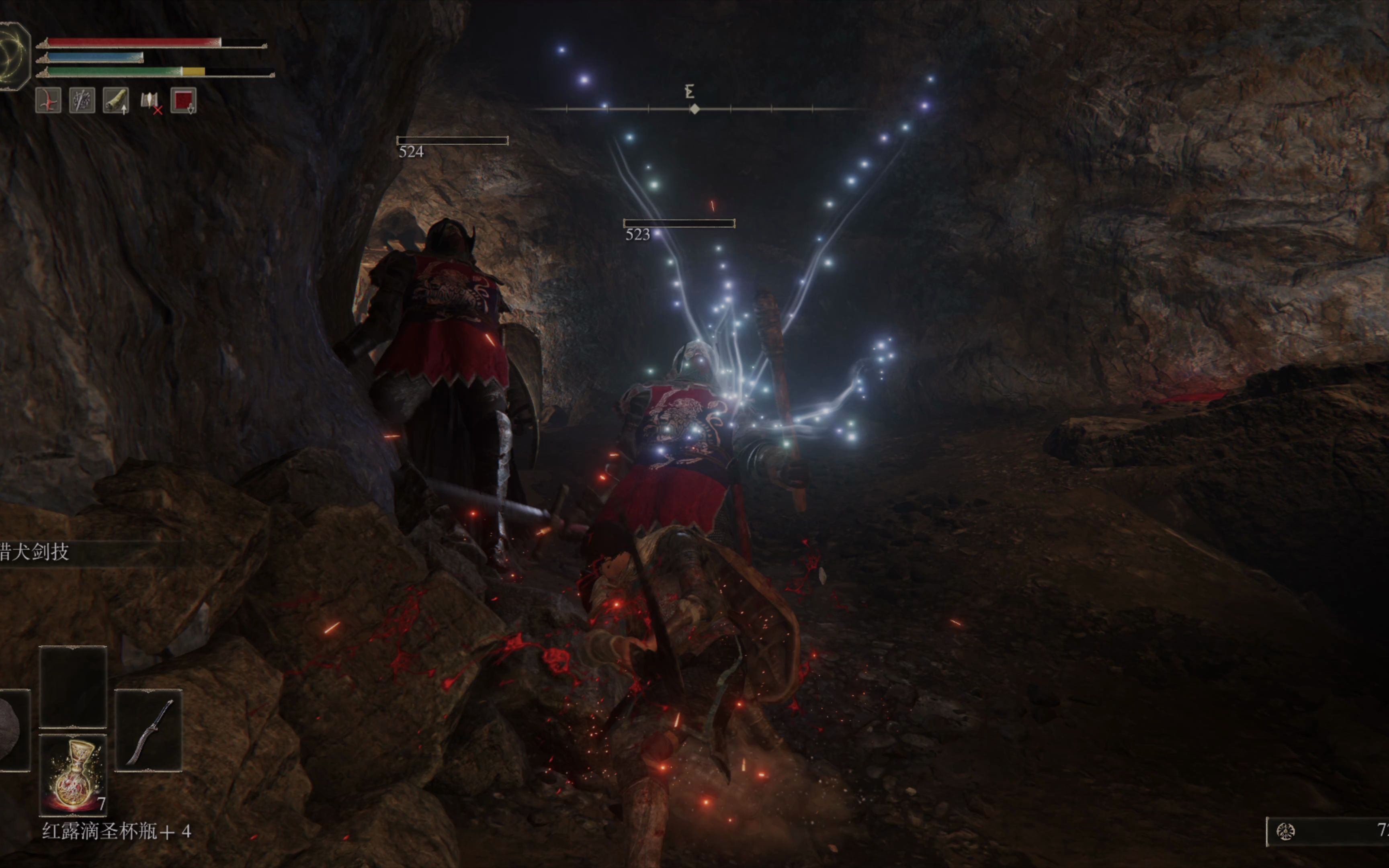Viewport: 1389px width, 868px height.
Task: Click the red claw status icon
Action: (x=48, y=101)
